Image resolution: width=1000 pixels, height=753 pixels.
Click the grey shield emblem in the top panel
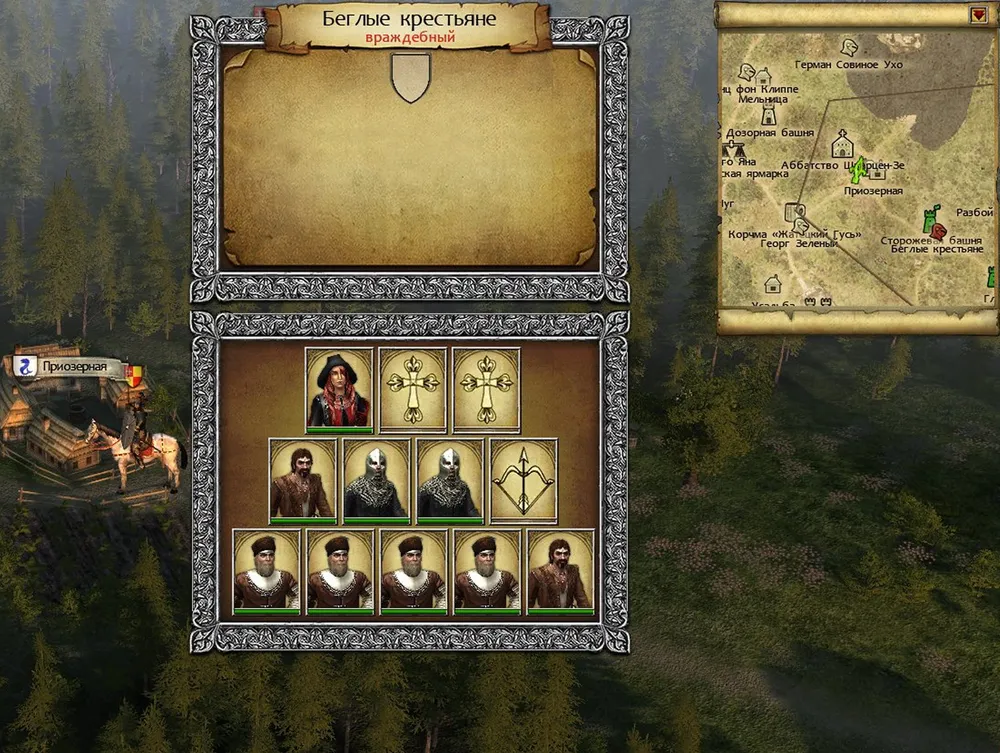click(x=410, y=77)
